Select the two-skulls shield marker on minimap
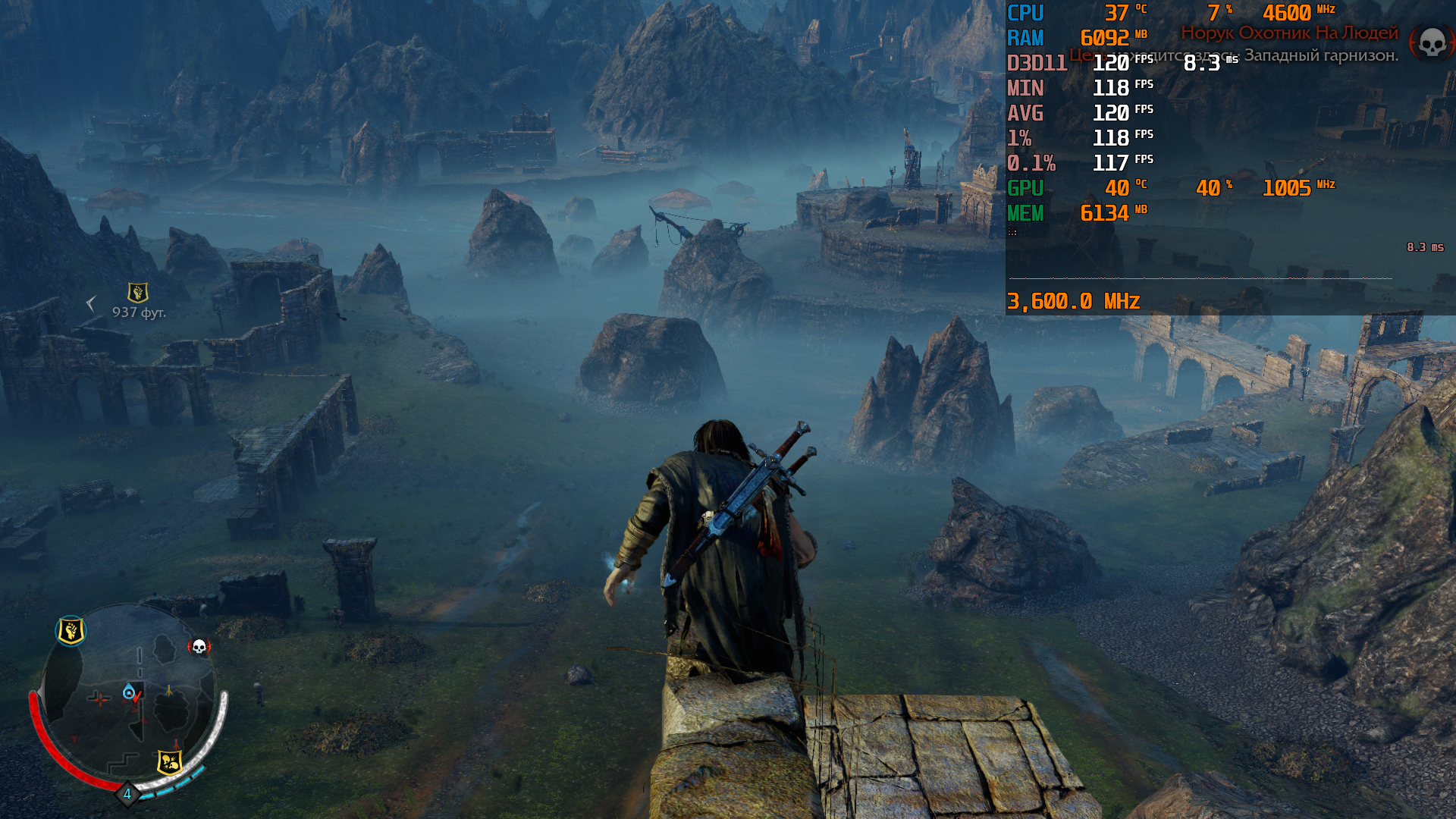The height and width of the screenshot is (819, 1456). coord(169,761)
